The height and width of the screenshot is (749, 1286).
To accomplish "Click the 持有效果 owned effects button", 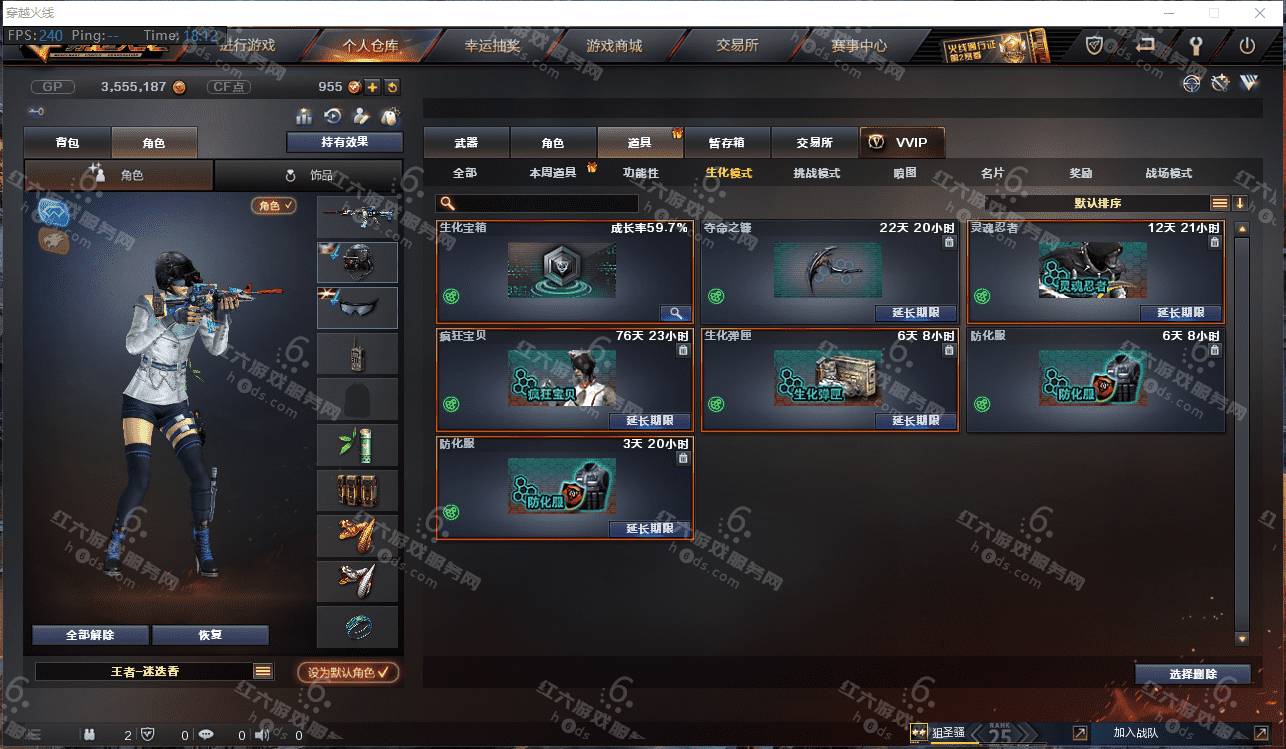I will 344,142.
